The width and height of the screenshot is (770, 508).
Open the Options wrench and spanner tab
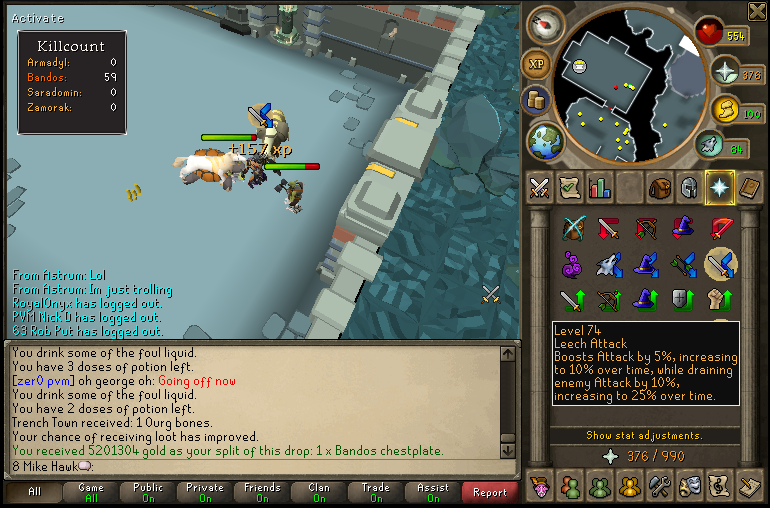point(659,487)
